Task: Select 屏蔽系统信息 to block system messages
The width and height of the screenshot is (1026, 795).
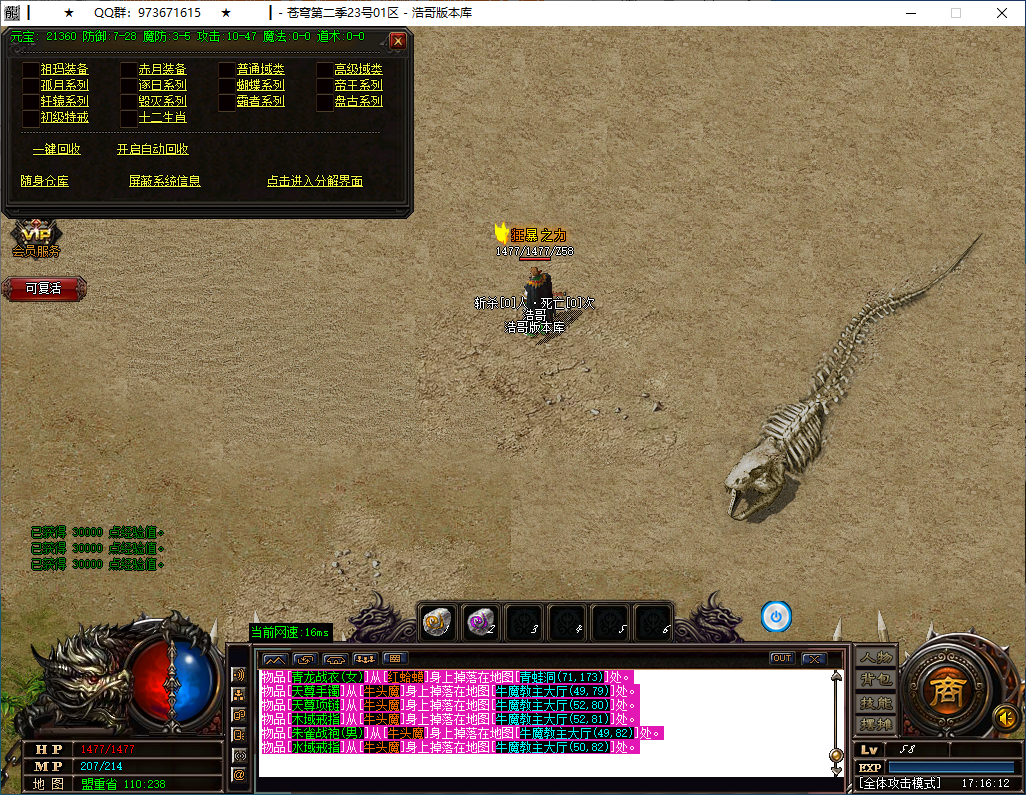Action: pyautogui.click(x=165, y=182)
